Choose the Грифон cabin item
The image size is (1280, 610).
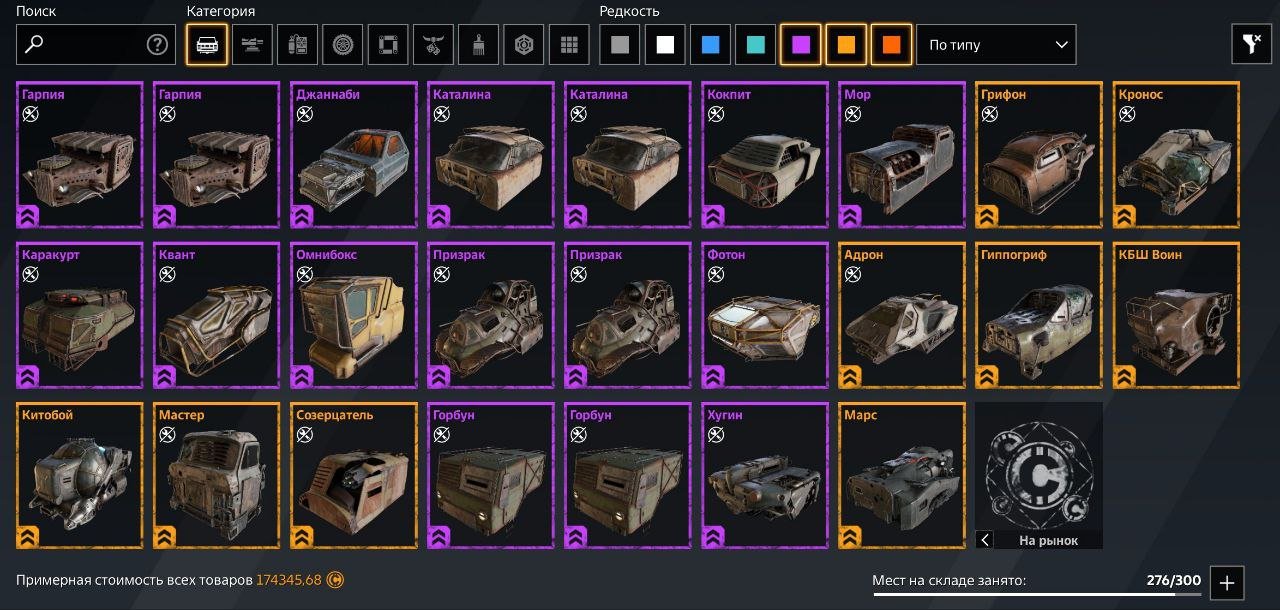1038,155
